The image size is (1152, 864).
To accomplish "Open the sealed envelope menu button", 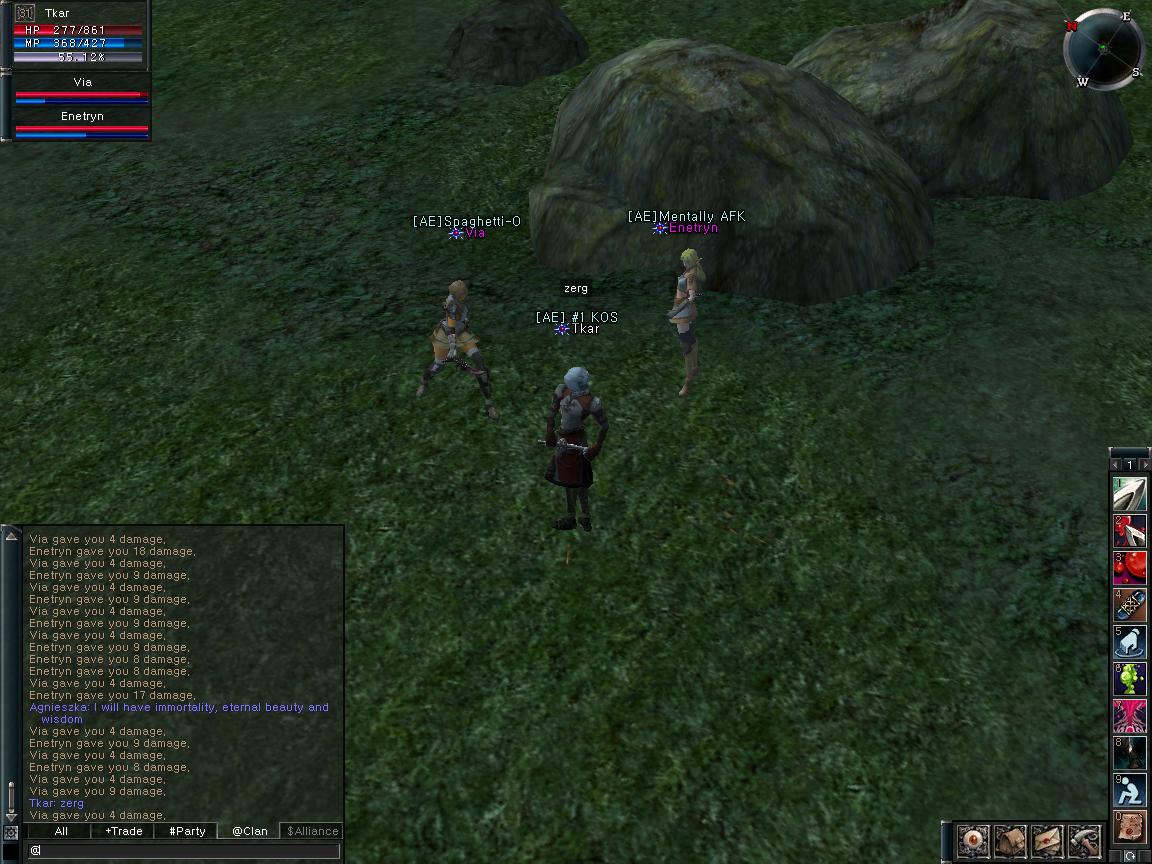I will click(x=1047, y=840).
